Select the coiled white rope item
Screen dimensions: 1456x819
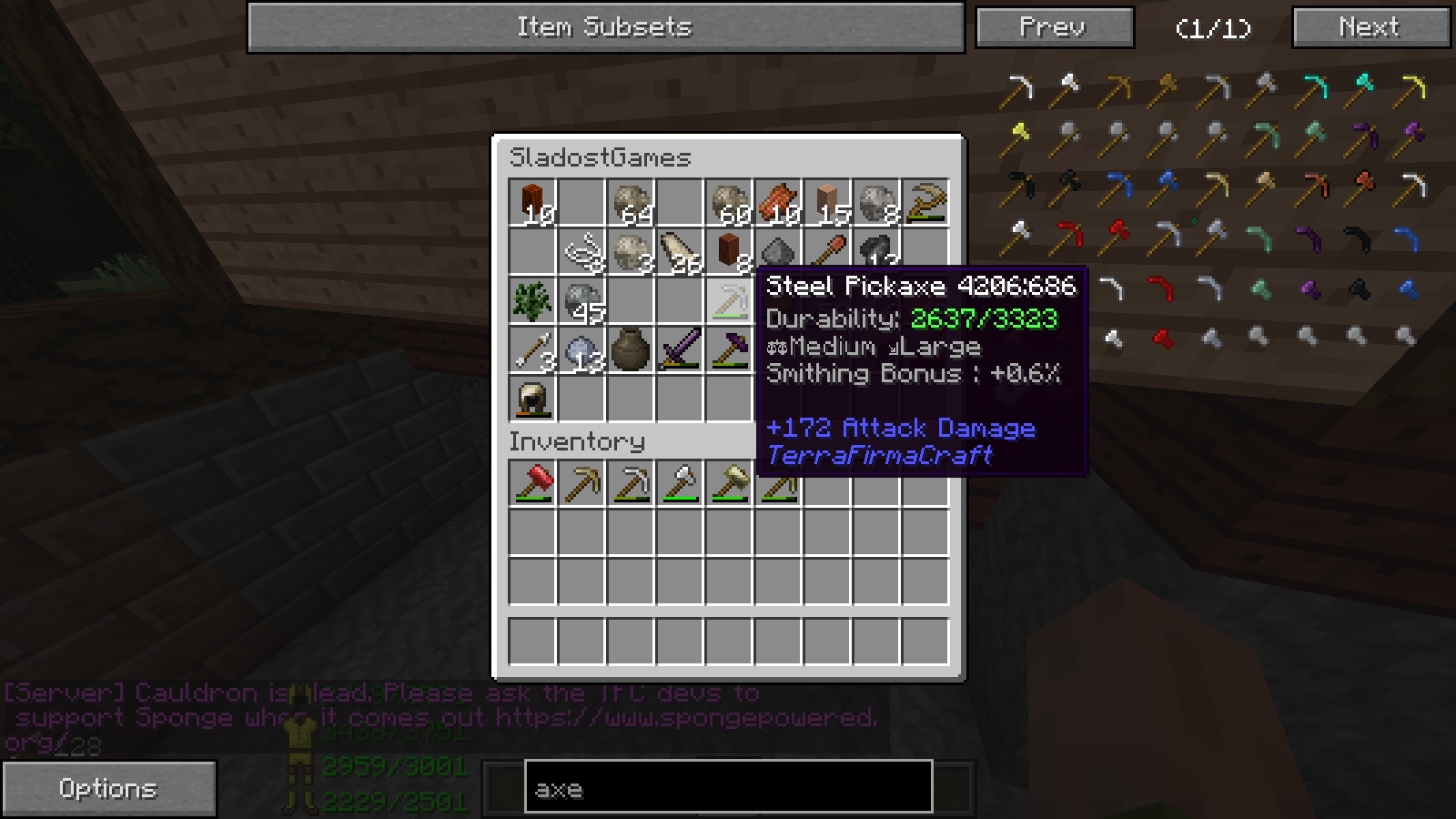click(581, 251)
